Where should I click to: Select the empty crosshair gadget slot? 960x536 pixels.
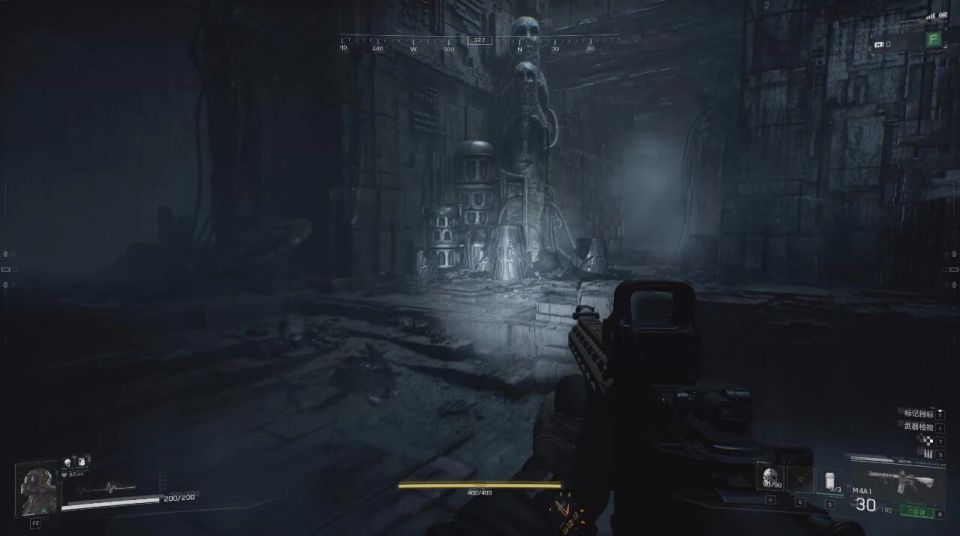coord(799,480)
